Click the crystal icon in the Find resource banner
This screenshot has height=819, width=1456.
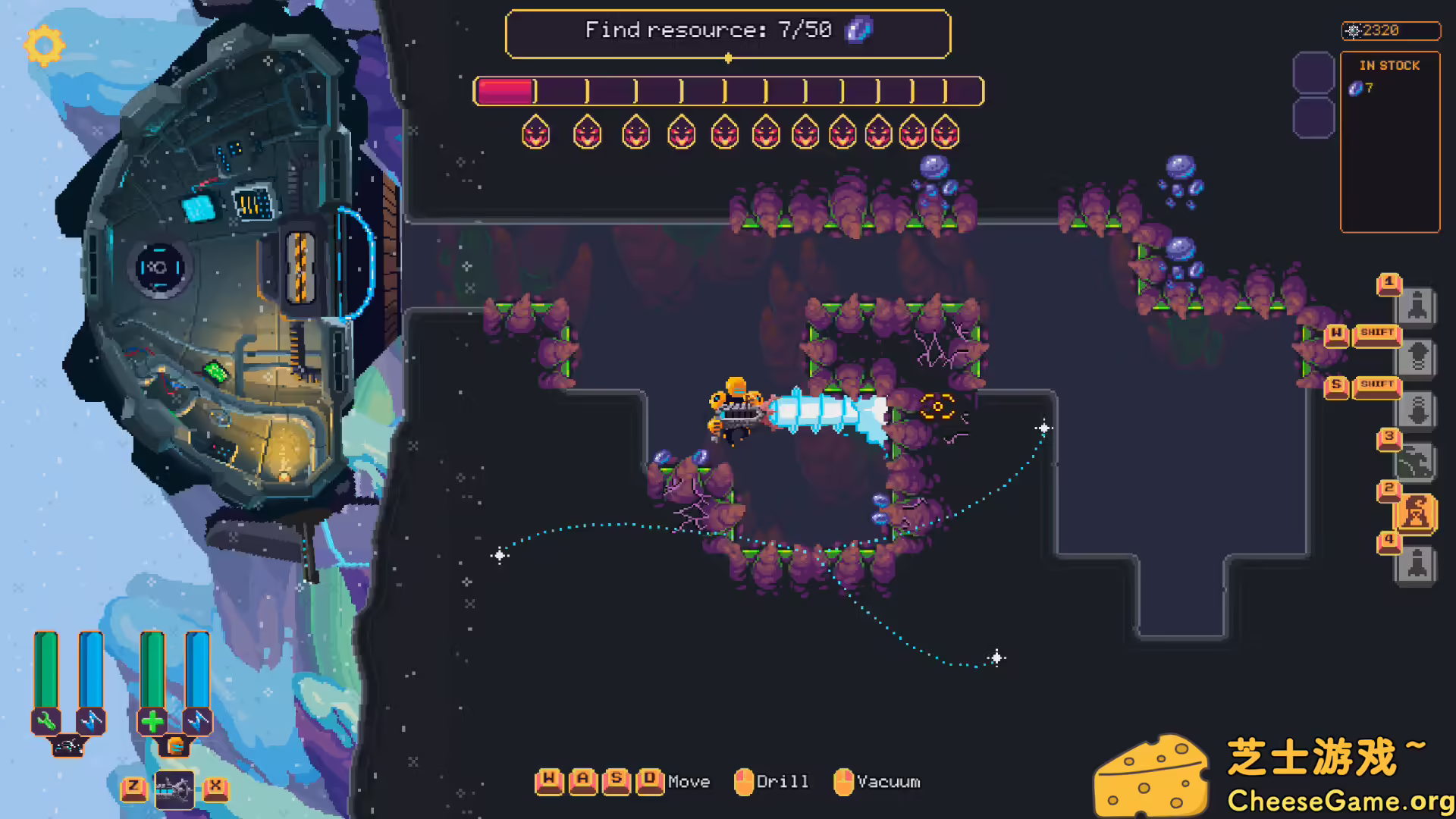tap(857, 31)
